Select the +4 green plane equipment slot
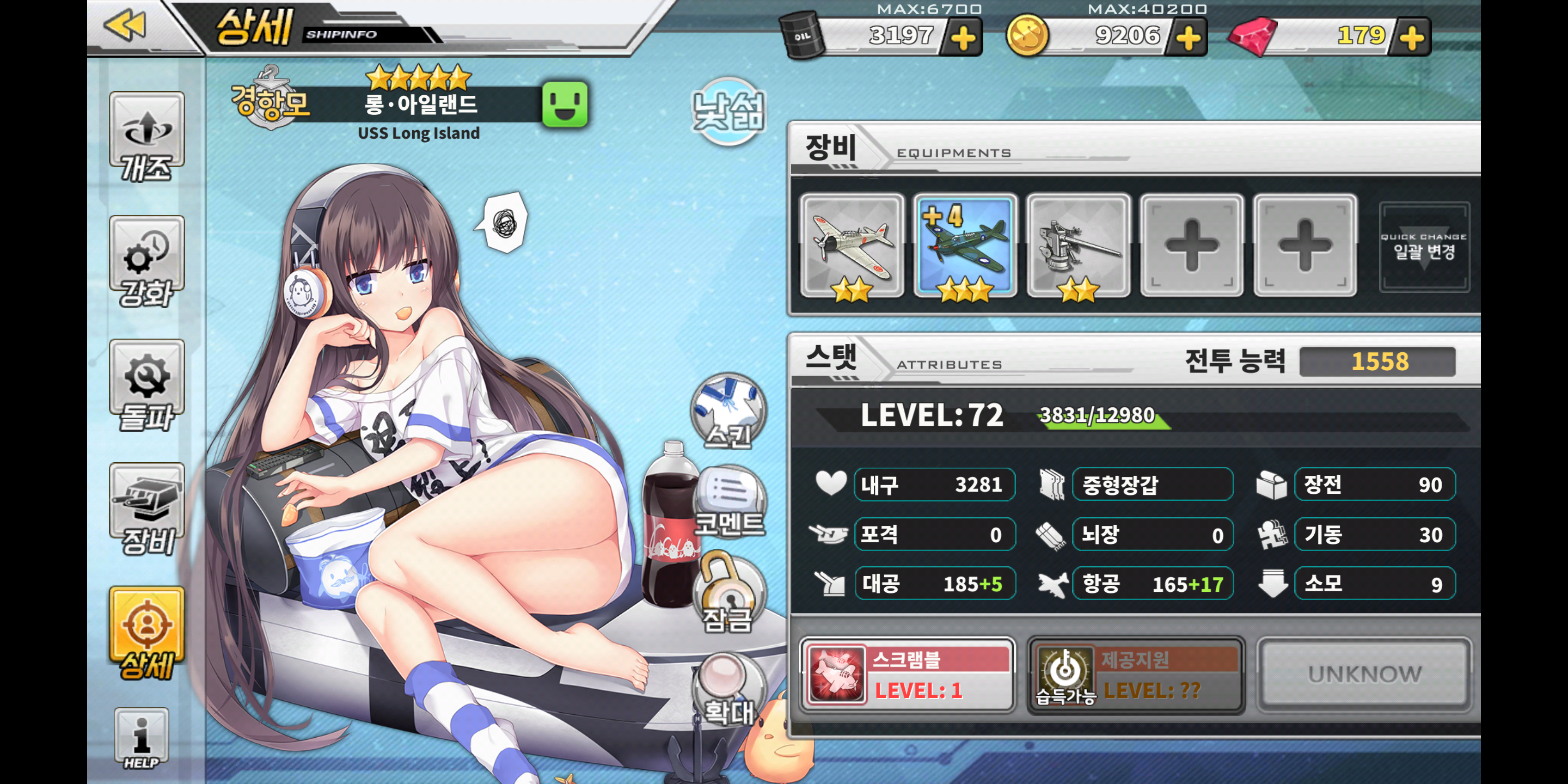 (965, 246)
